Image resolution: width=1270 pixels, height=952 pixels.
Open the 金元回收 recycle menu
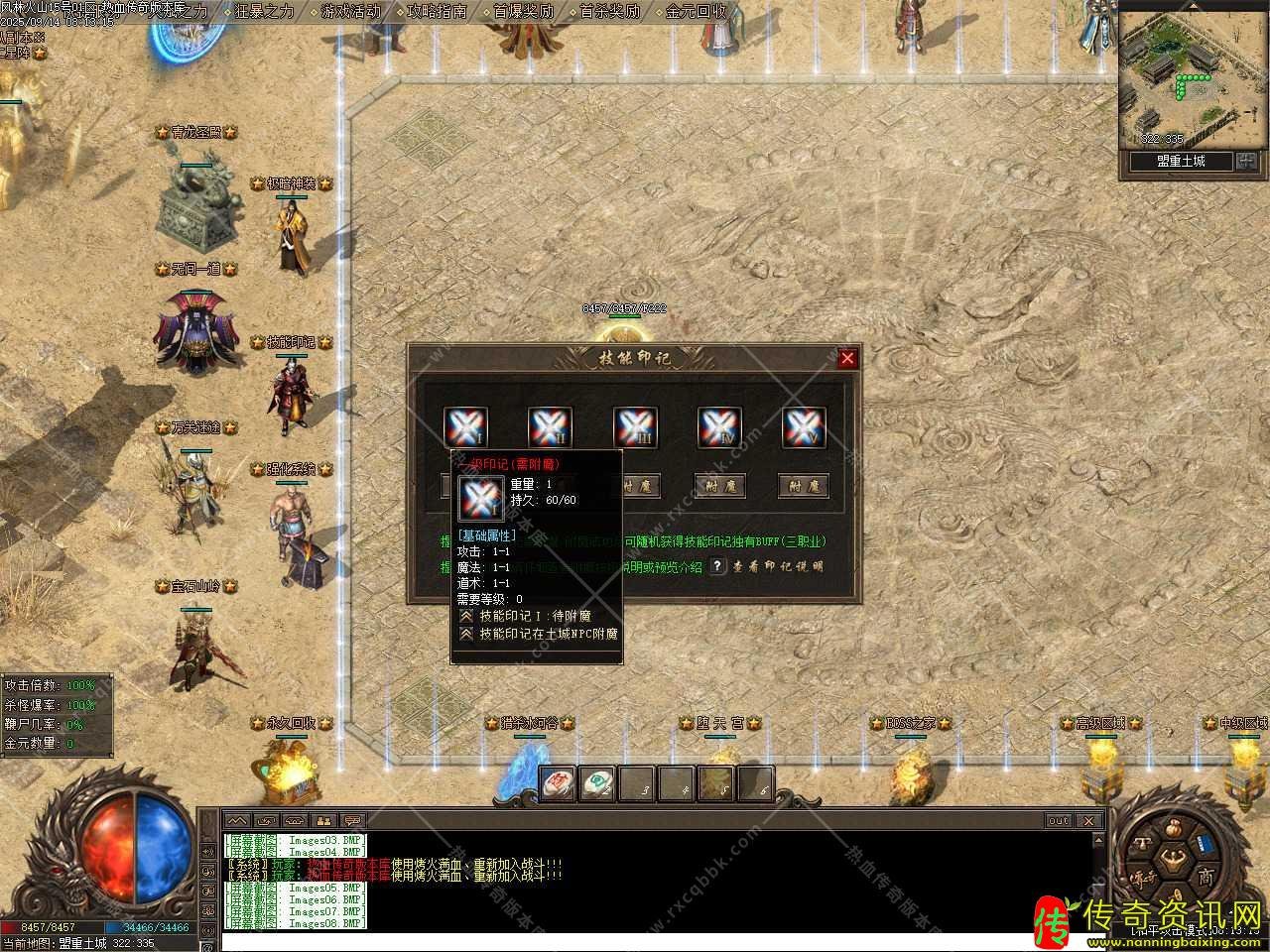[x=697, y=12]
